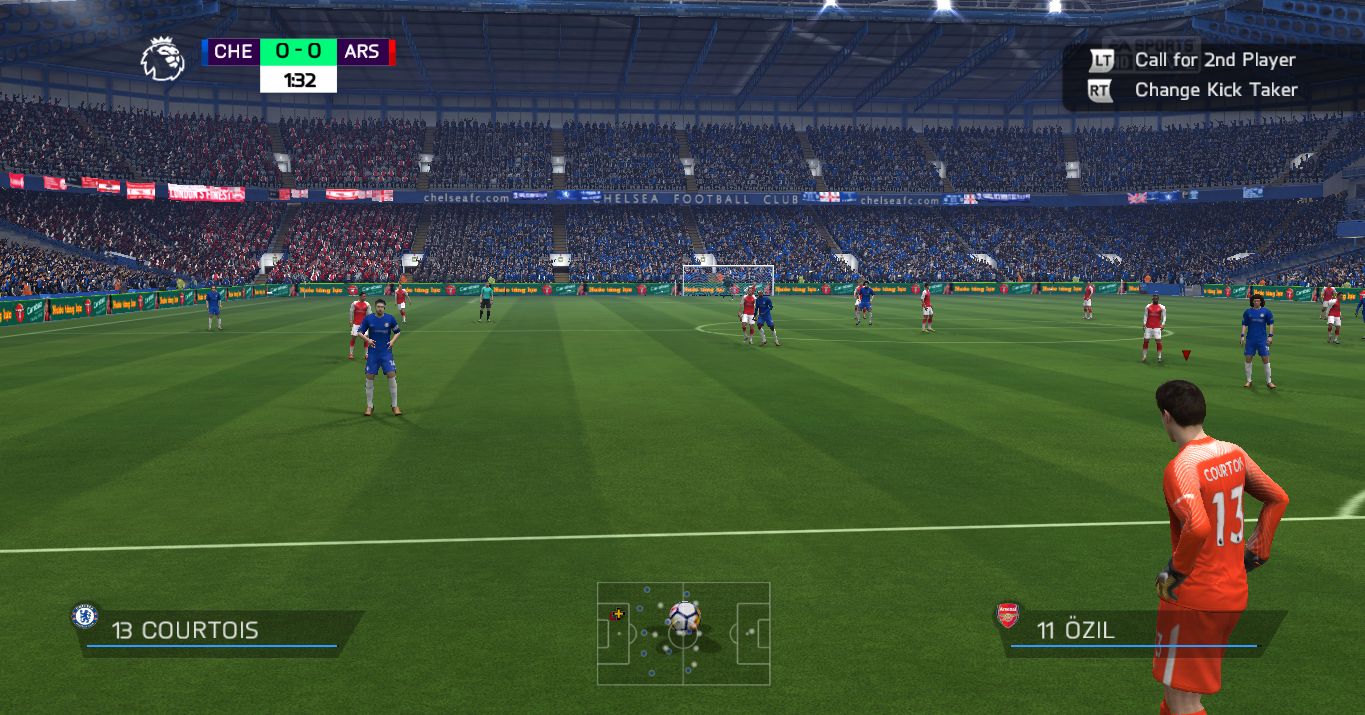Image resolution: width=1365 pixels, height=715 pixels.
Task: Click the radar minimap of the pitch
Action: point(683,633)
